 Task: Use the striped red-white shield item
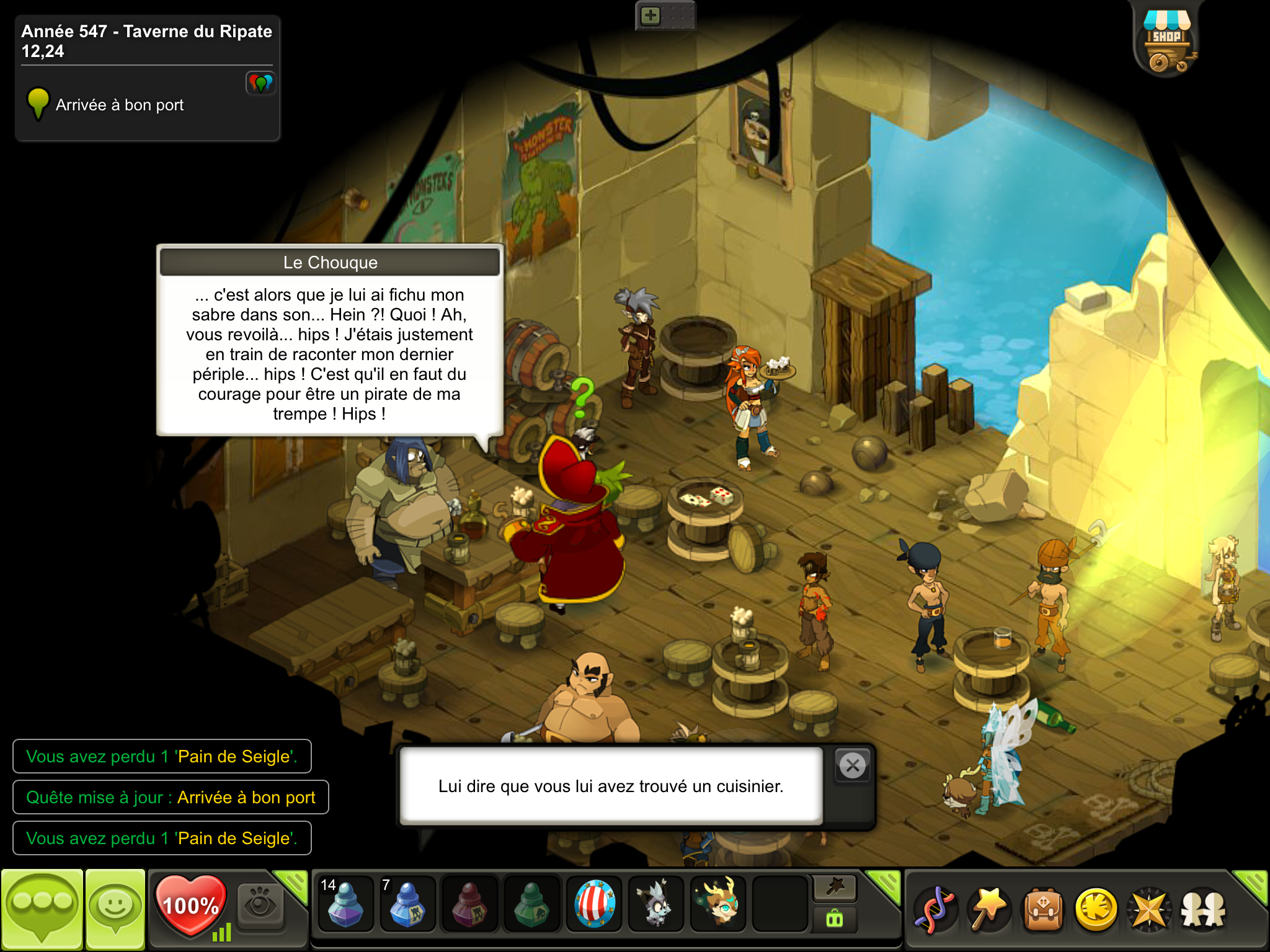[594, 904]
